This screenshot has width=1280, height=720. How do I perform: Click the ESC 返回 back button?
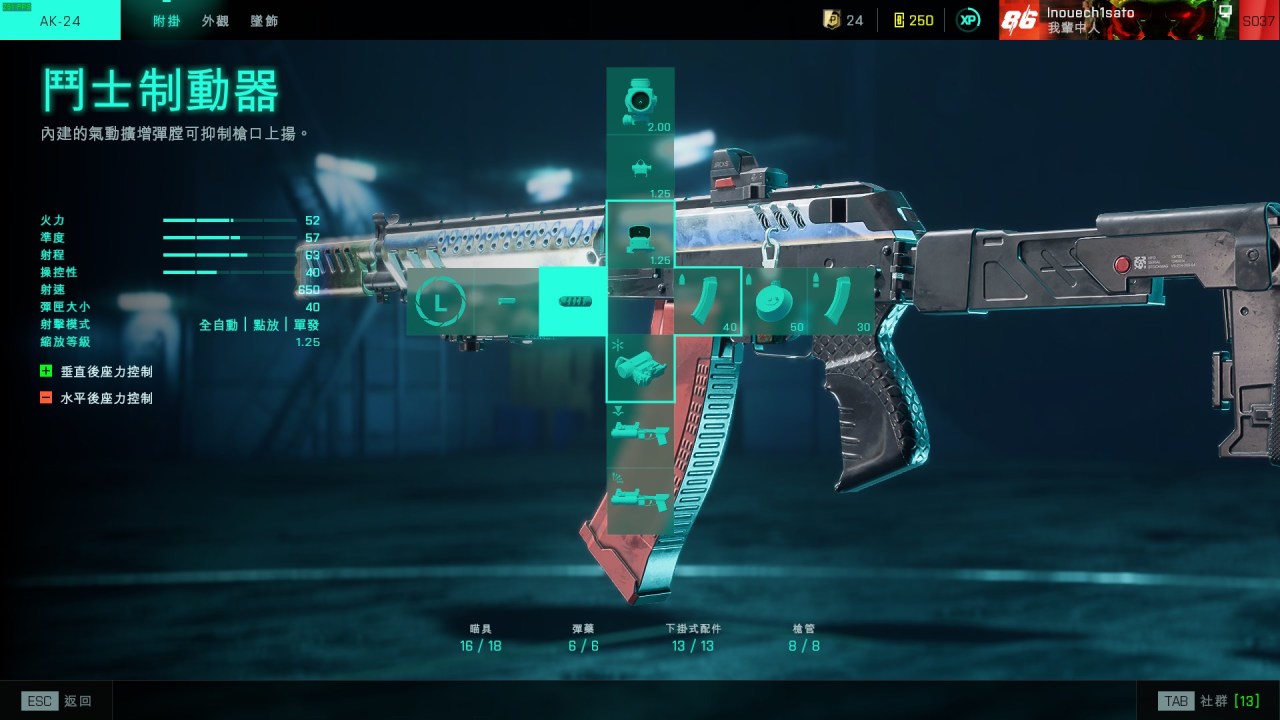coord(57,701)
